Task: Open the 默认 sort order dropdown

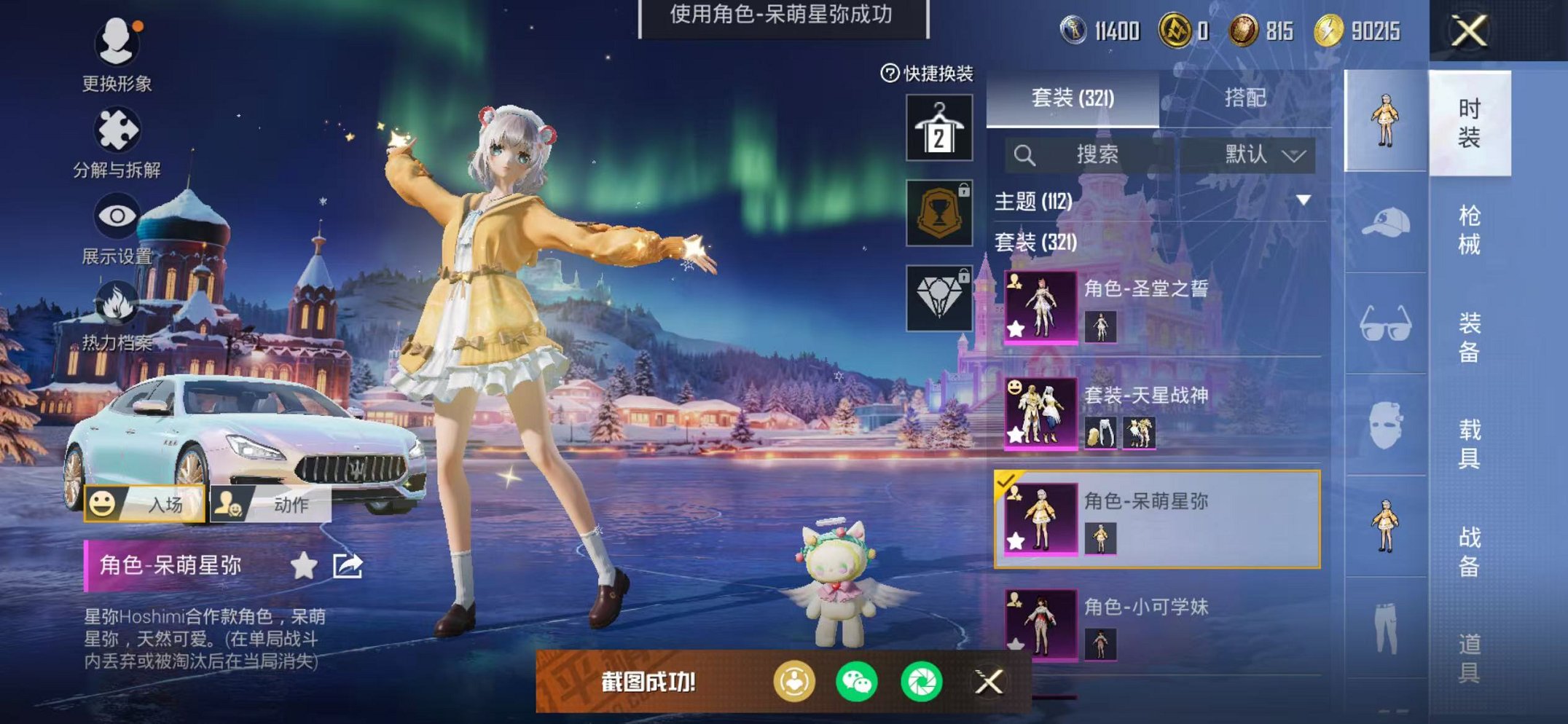Action: [x=1263, y=154]
